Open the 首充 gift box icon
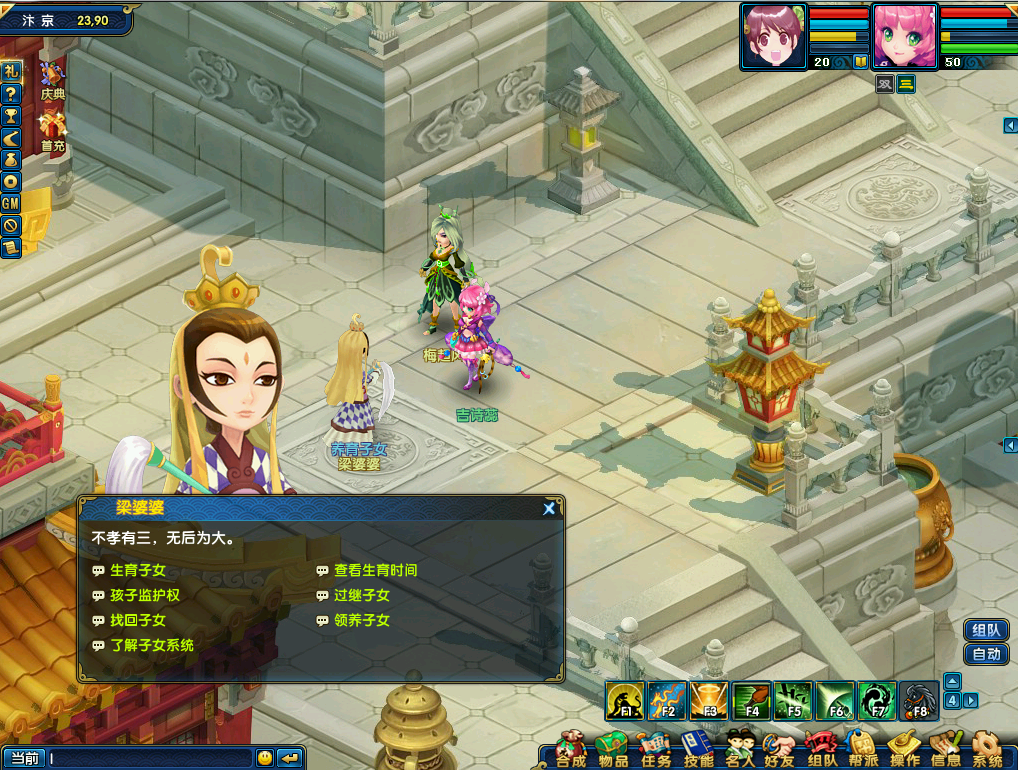Screen dimensions: 1018x770 click(52, 130)
